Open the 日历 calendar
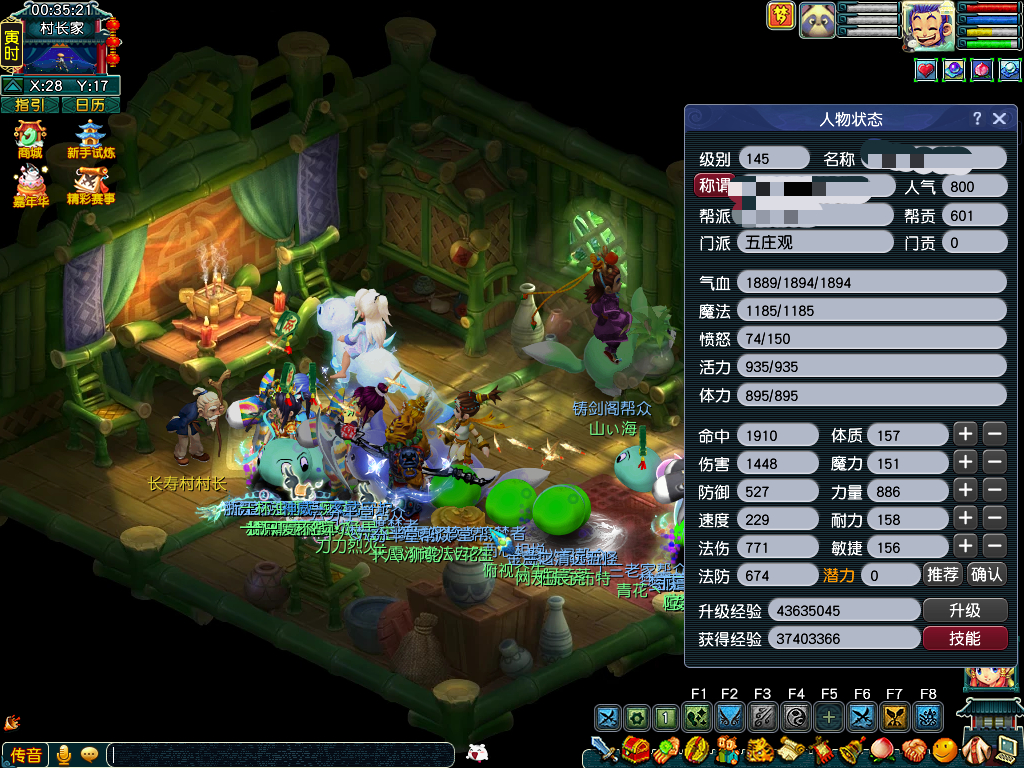This screenshot has width=1024, height=768. (x=90, y=104)
